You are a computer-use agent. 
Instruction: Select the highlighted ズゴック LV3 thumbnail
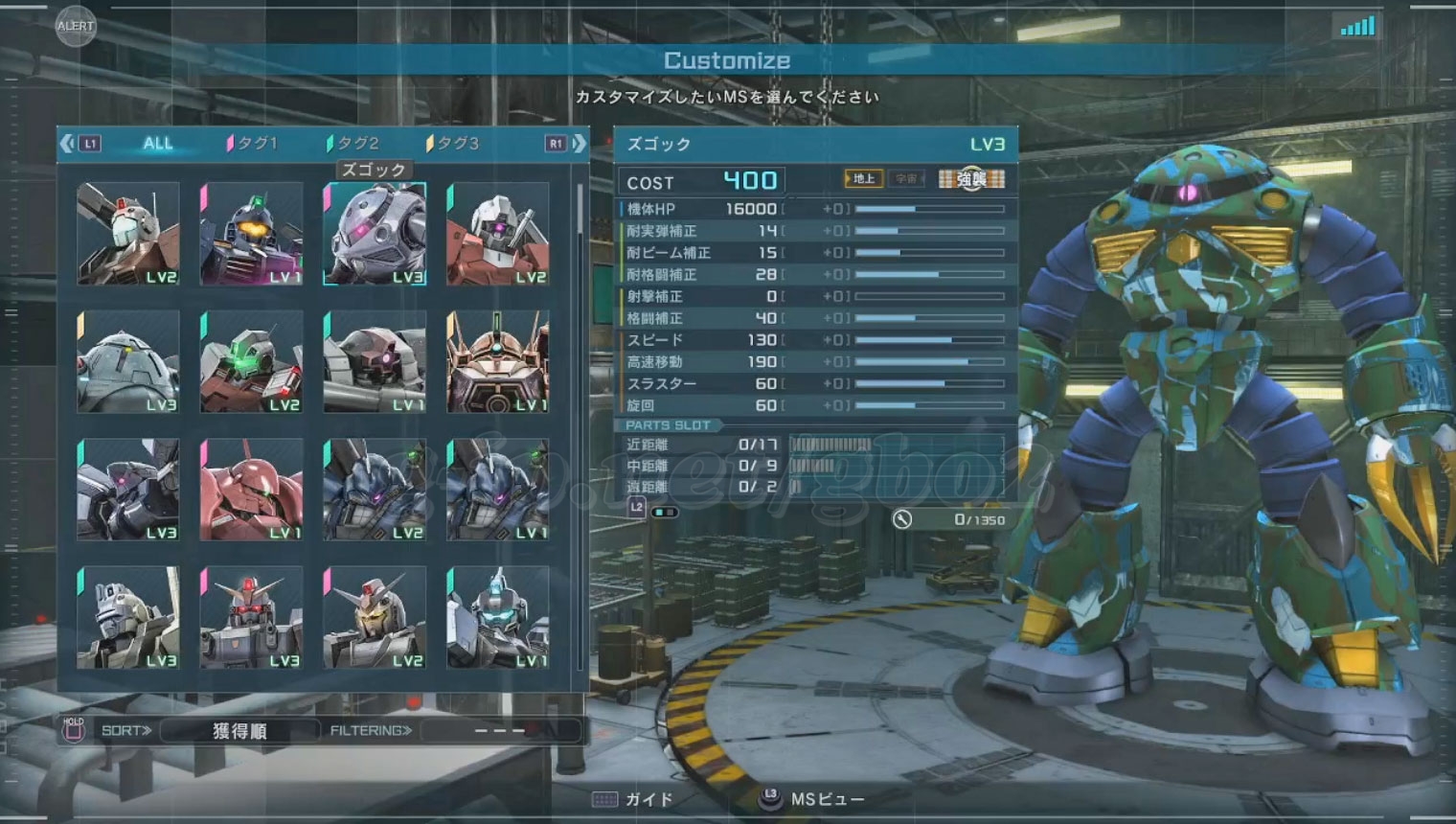point(375,234)
